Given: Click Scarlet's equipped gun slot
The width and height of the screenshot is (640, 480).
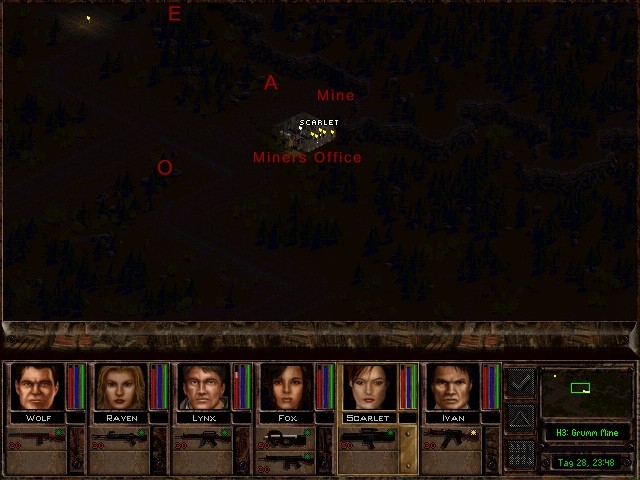Looking at the screenshot, I should click(x=368, y=437).
